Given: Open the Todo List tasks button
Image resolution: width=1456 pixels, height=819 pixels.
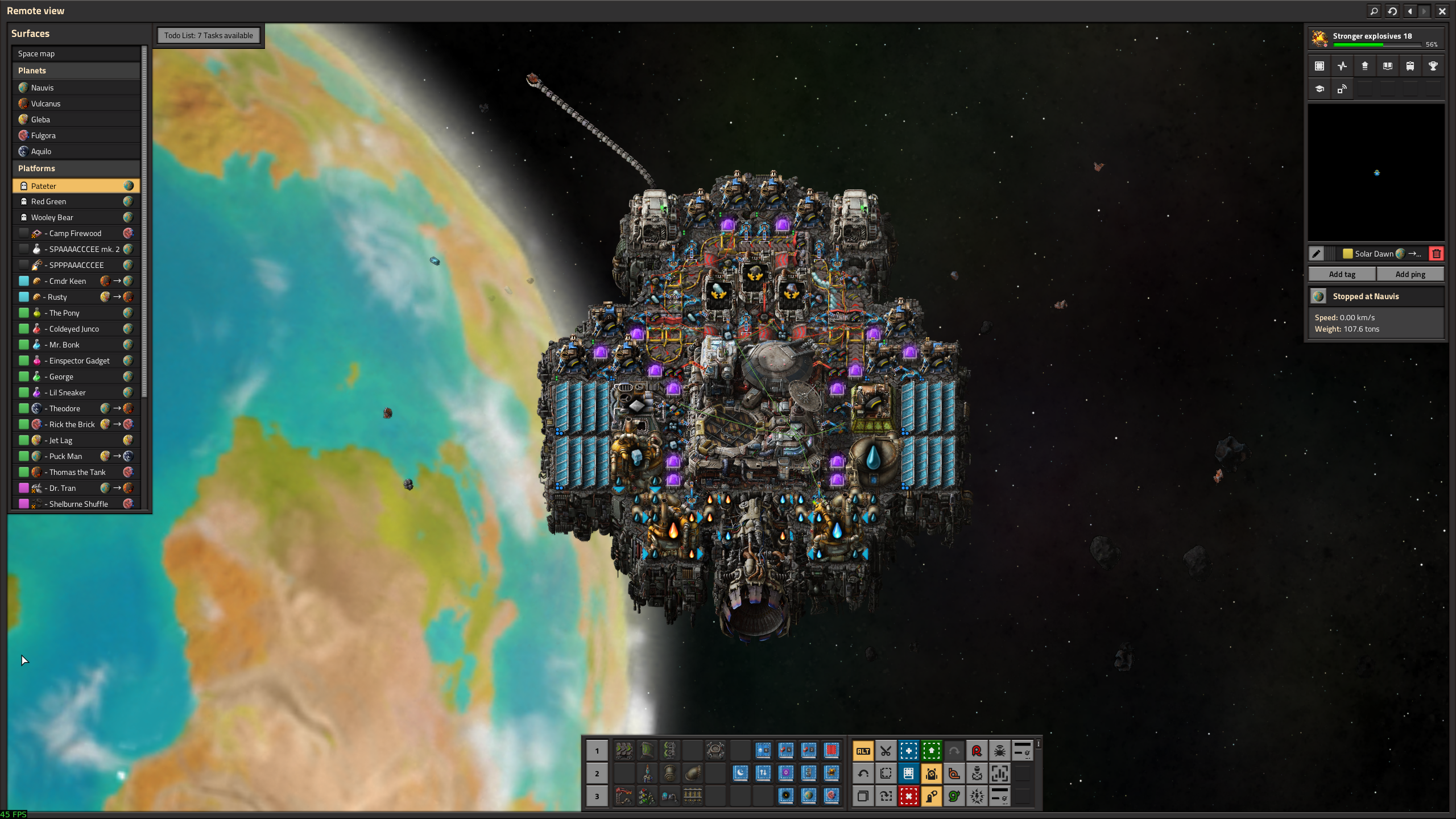Looking at the screenshot, I should coord(208,35).
